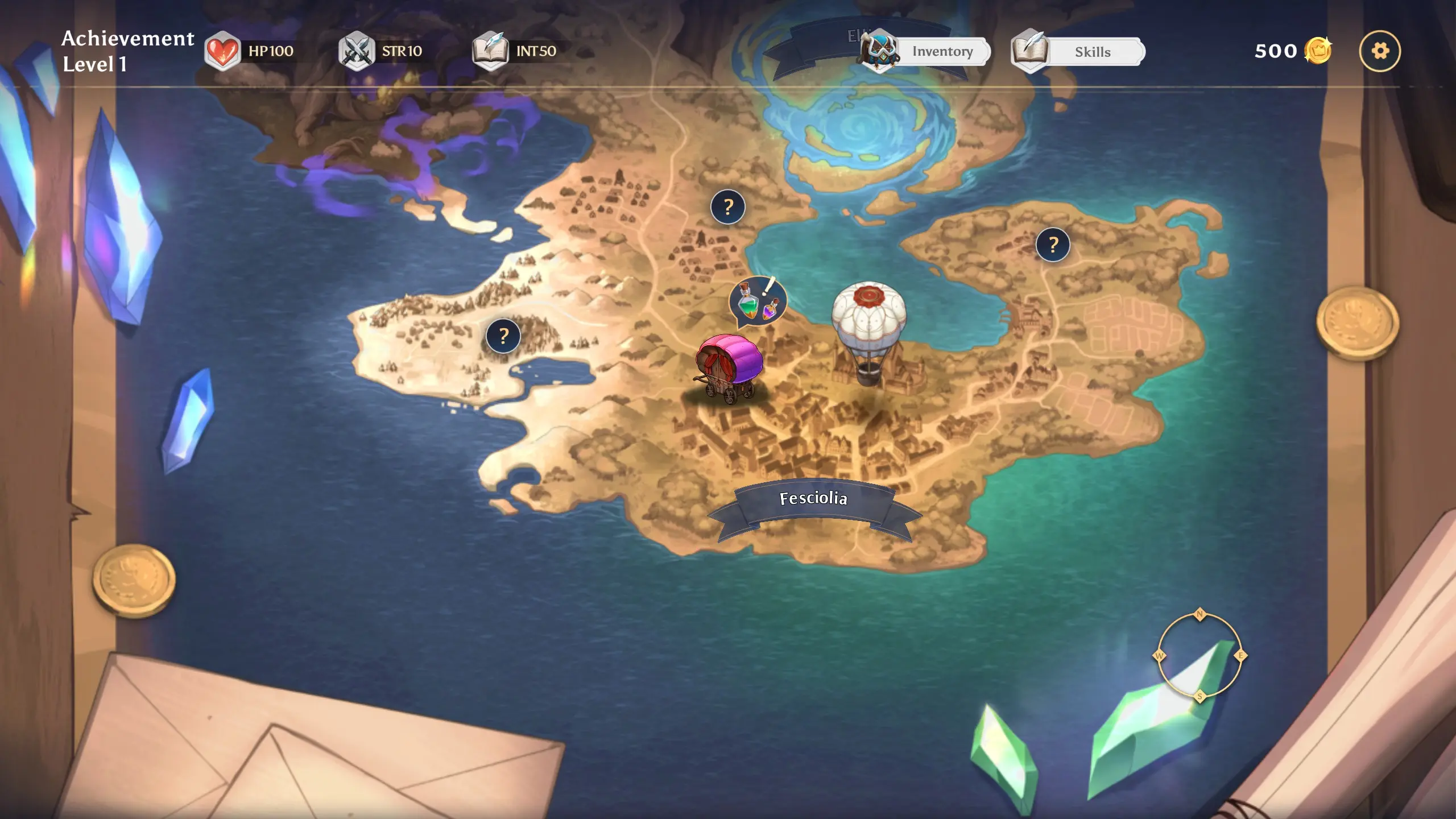Image resolution: width=1456 pixels, height=819 pixels.
Task: Click the Fesciolia region banner
Action: [813, 499]
